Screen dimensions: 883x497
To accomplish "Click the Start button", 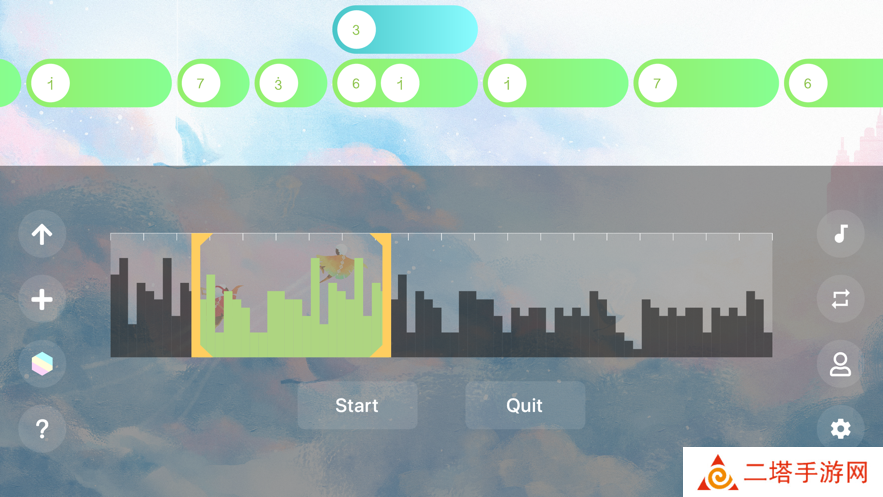I will [357, 405].
